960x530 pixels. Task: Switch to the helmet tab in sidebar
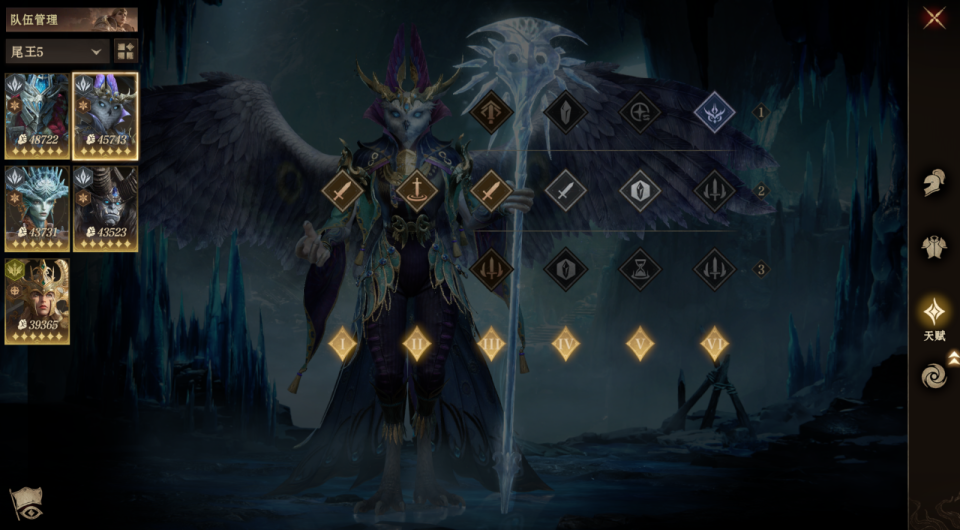[934, 183]
